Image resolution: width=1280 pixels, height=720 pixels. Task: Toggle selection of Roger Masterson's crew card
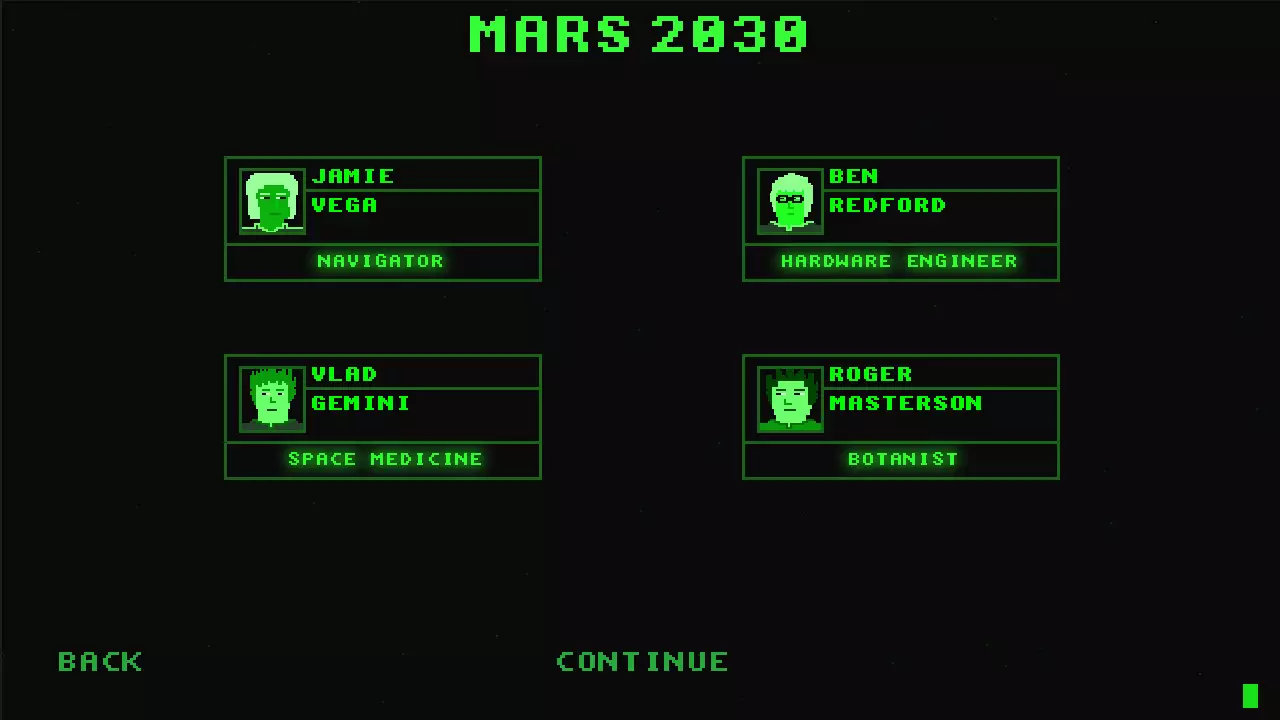(x=900, y=417)
